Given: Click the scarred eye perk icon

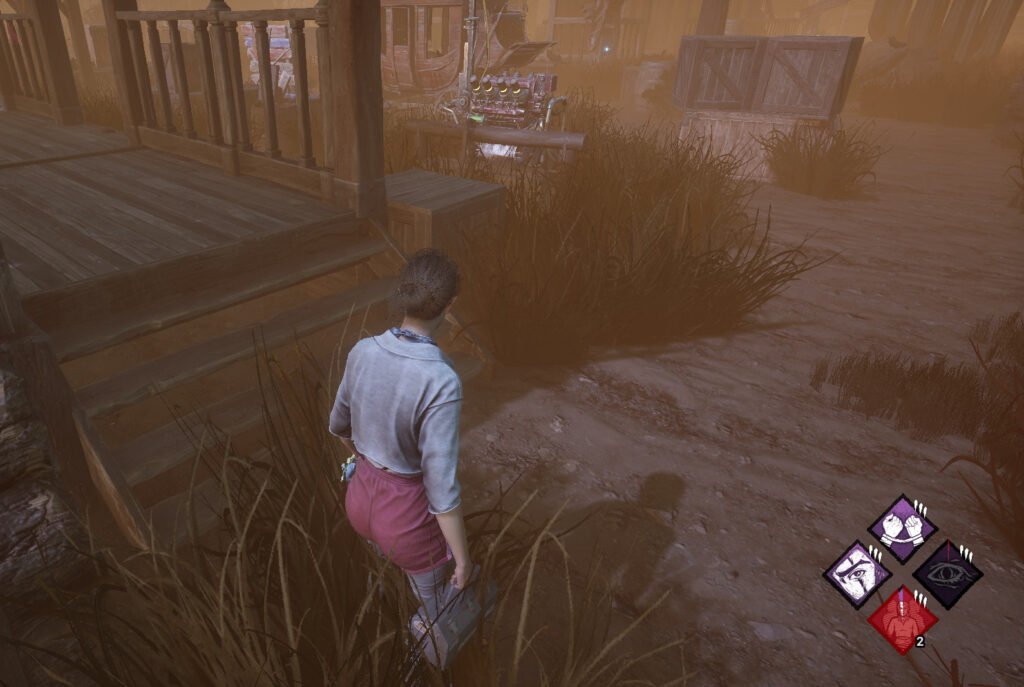Looking at the screenshot, I should 857,574.
